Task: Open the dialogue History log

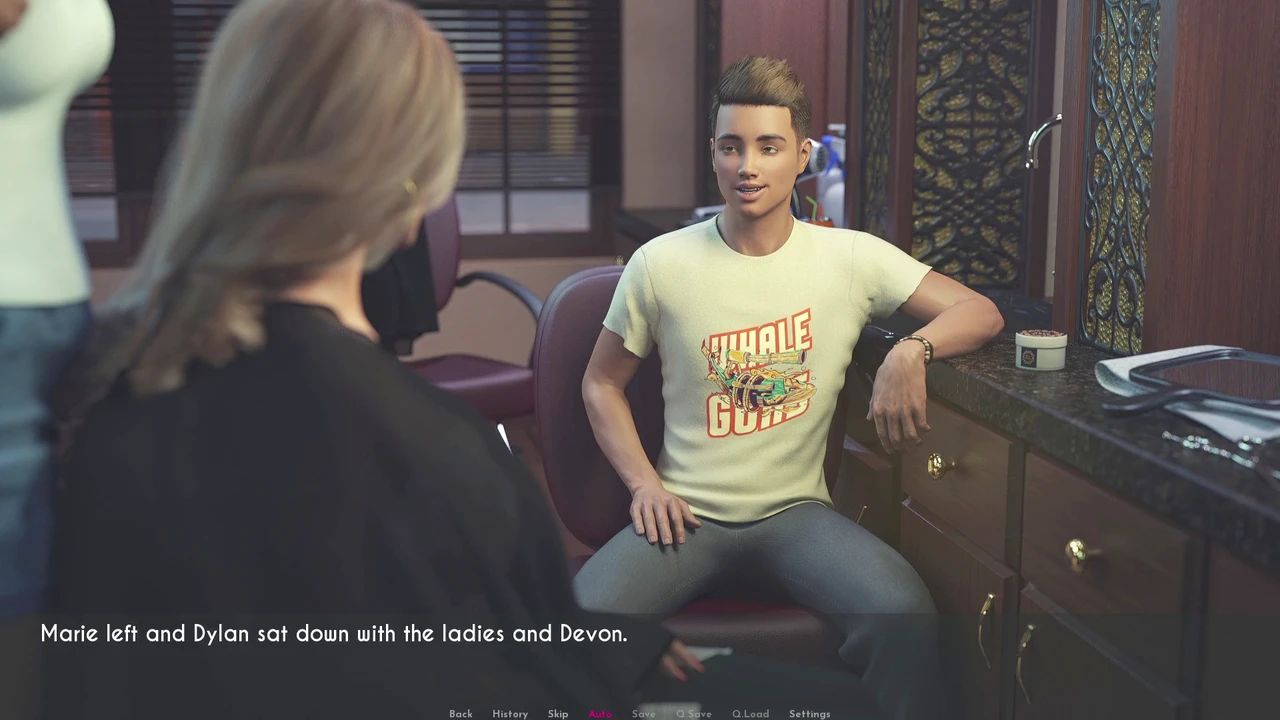Action: (509, 714)
